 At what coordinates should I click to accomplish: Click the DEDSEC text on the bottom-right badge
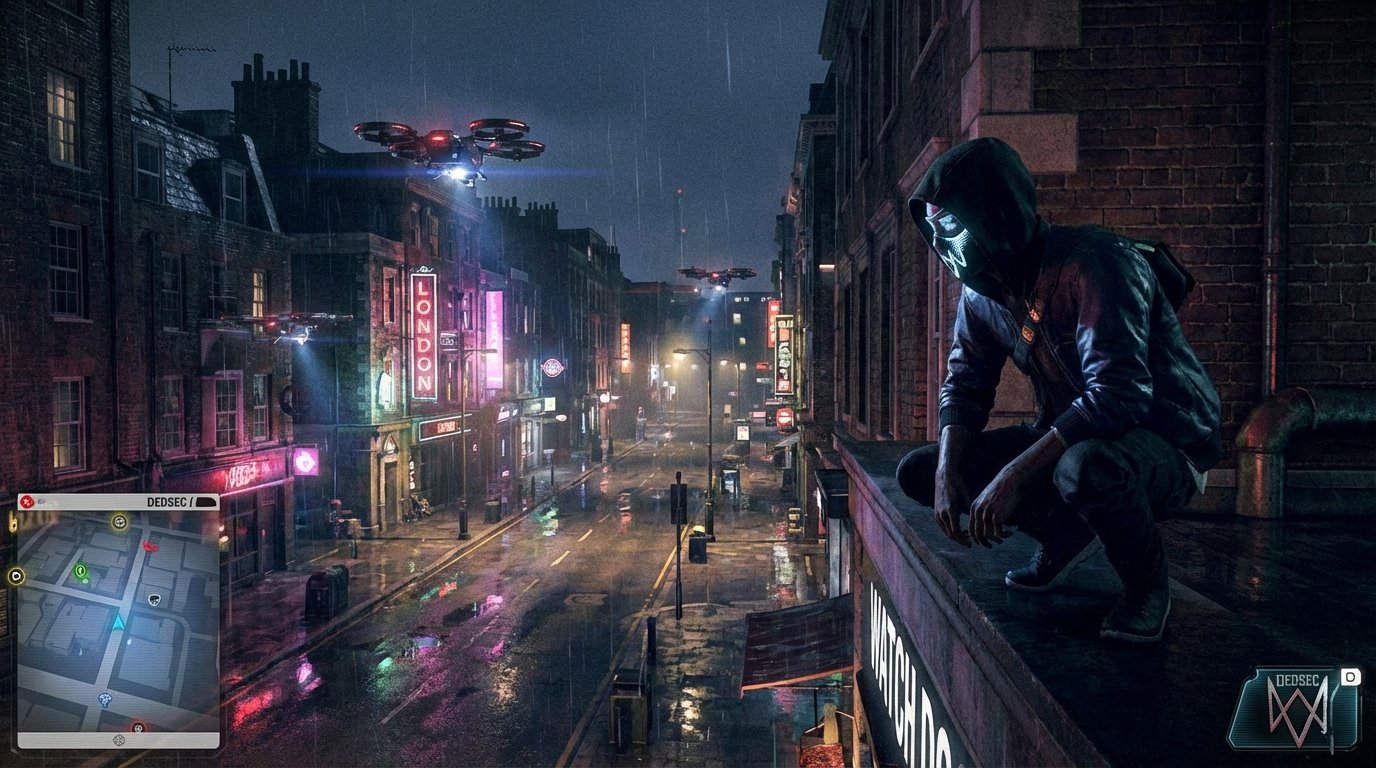point(1298,679)
